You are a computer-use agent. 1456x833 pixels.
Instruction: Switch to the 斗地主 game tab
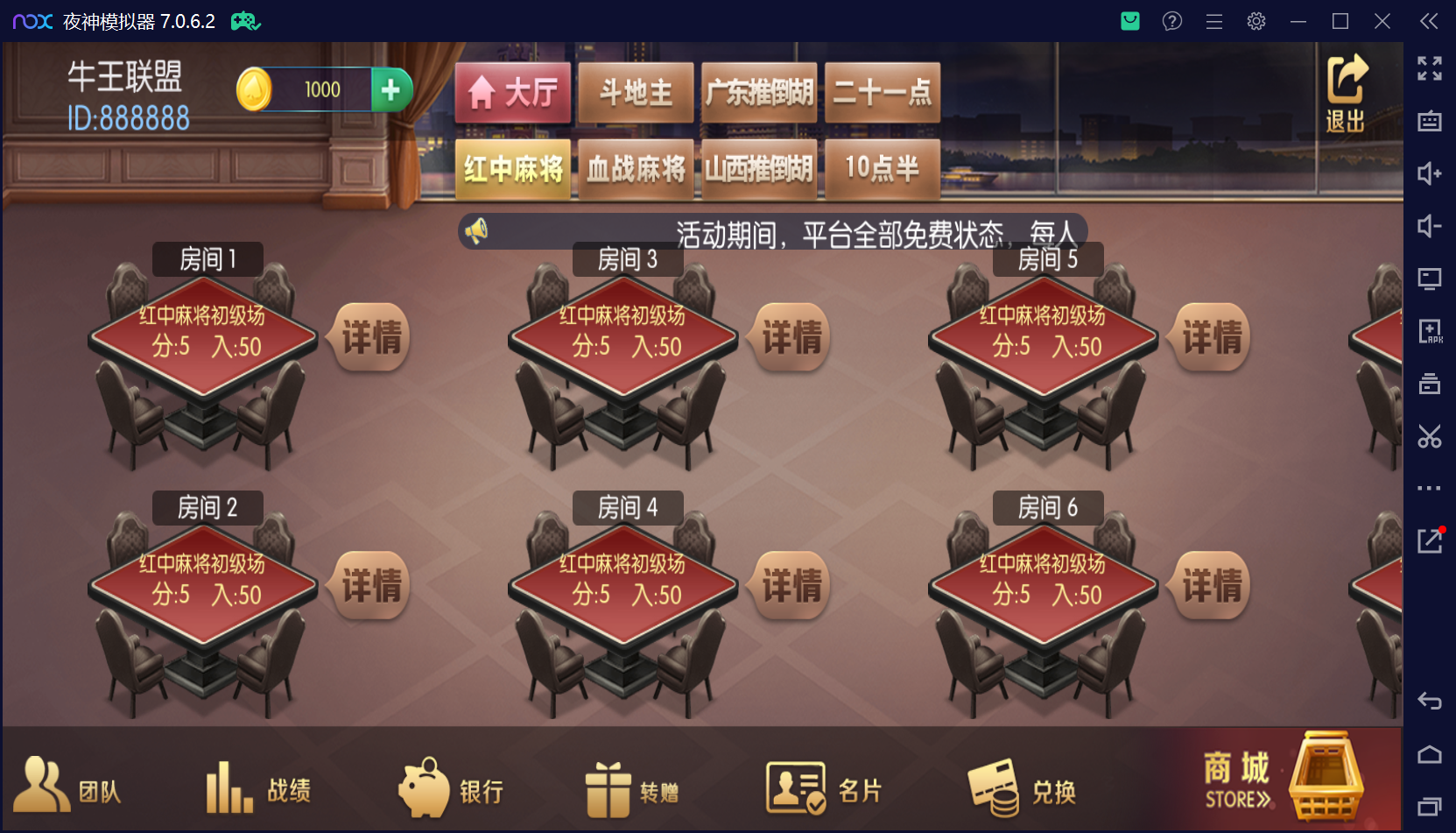636,91
